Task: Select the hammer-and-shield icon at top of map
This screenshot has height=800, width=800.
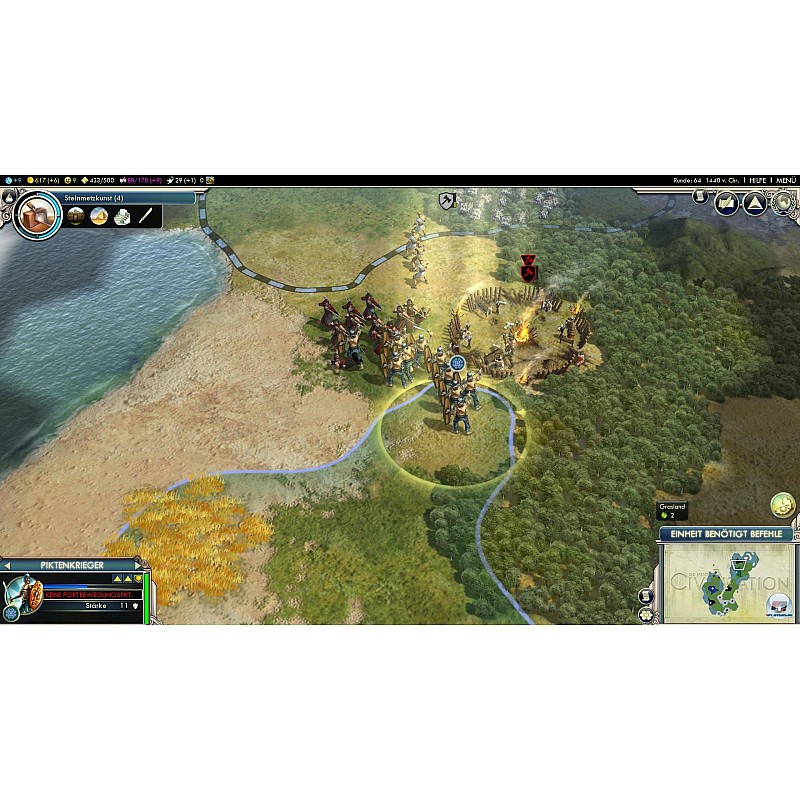Action: coord(447,201)
